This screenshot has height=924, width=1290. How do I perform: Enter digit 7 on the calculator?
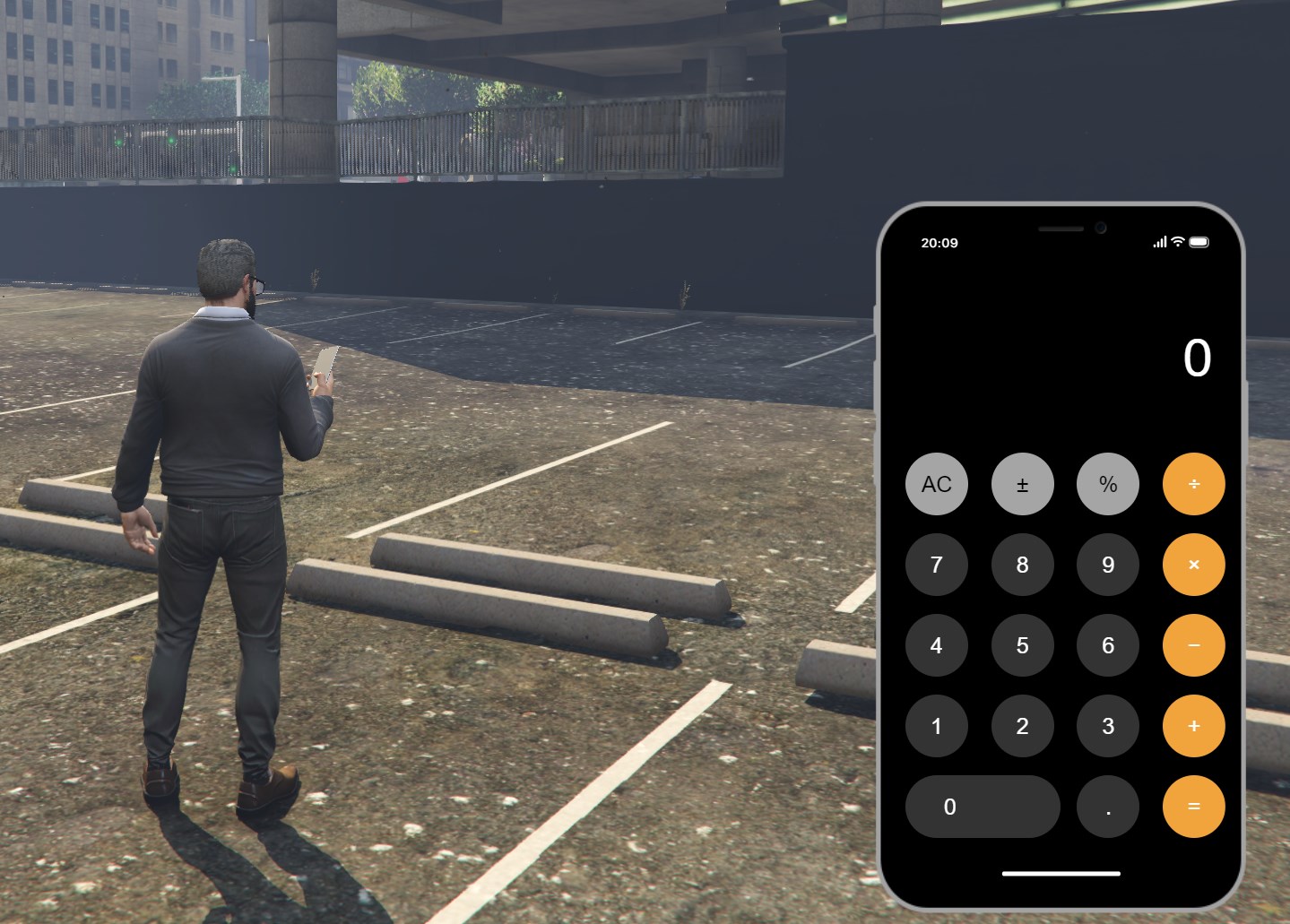[937, 565]
